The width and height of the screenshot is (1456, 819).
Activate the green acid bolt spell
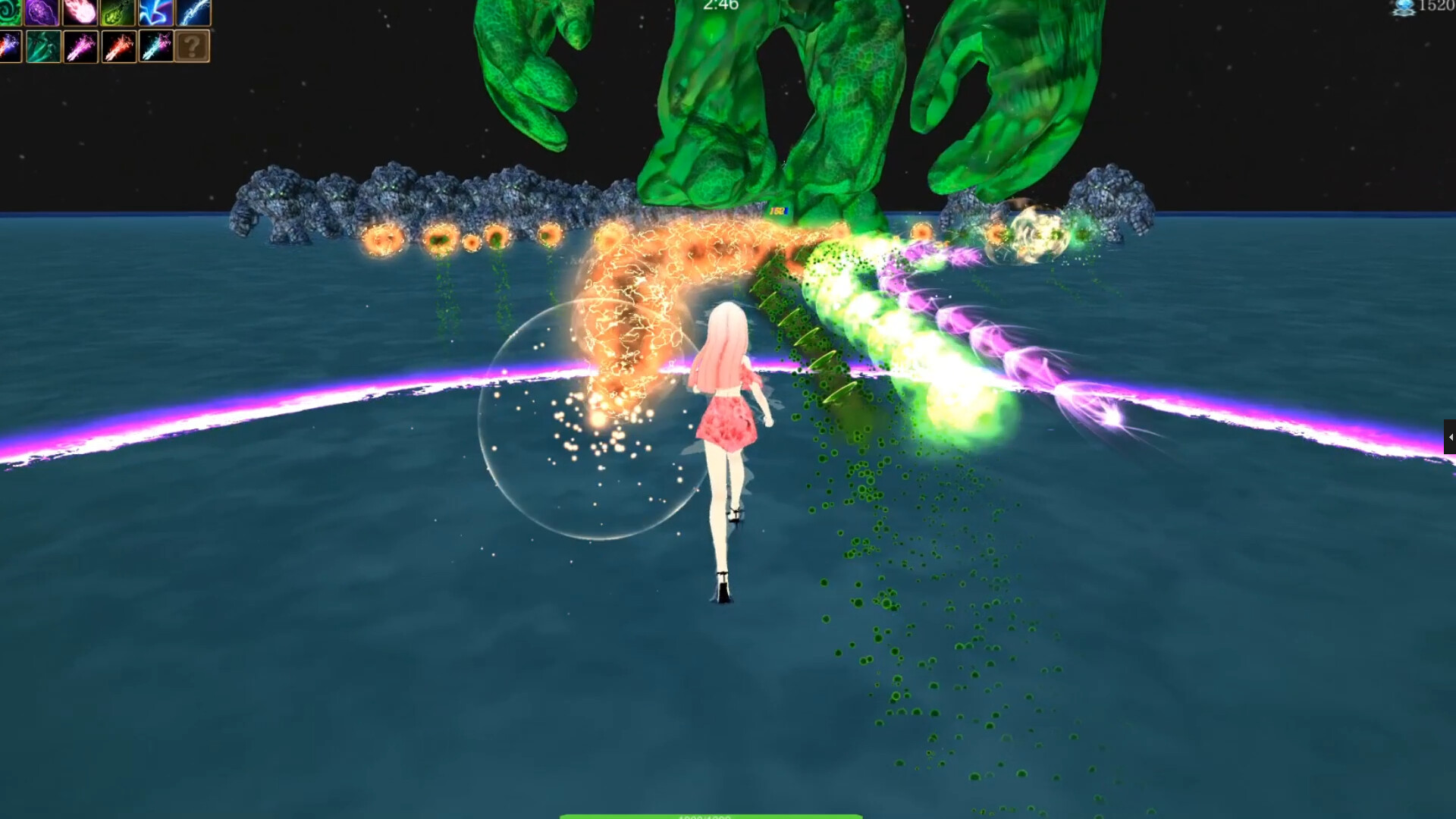(118, 13)
